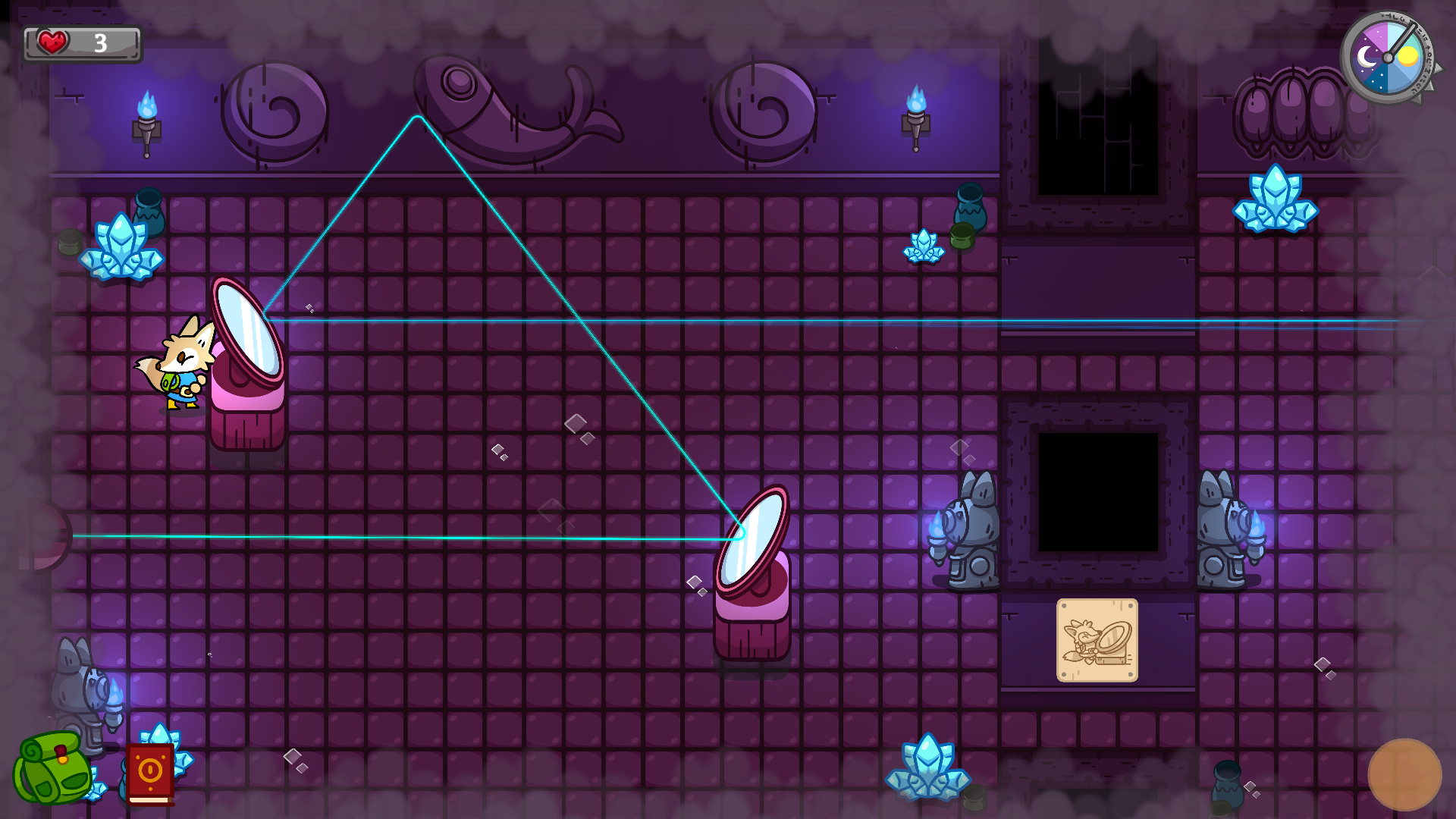Image resolution: width=1456 pixels, height=819 pixels.
Task: Click the teal laser beam reflection point
Action: point(417,118)
